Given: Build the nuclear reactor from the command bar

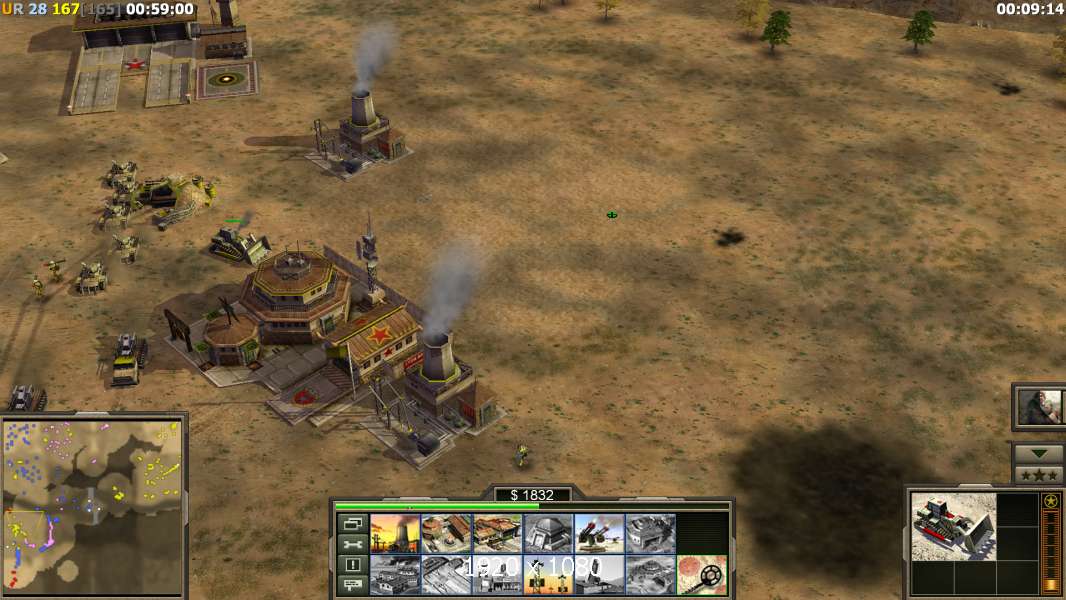Looking at the screenshot, I should 395,533.
